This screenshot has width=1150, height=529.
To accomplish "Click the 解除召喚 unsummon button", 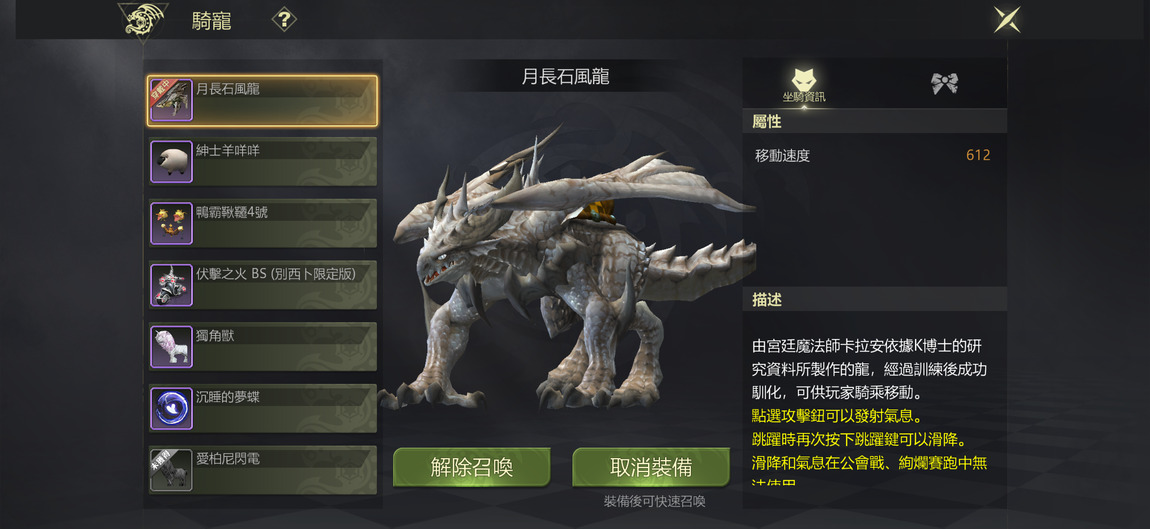I will (x=472, y=468).
